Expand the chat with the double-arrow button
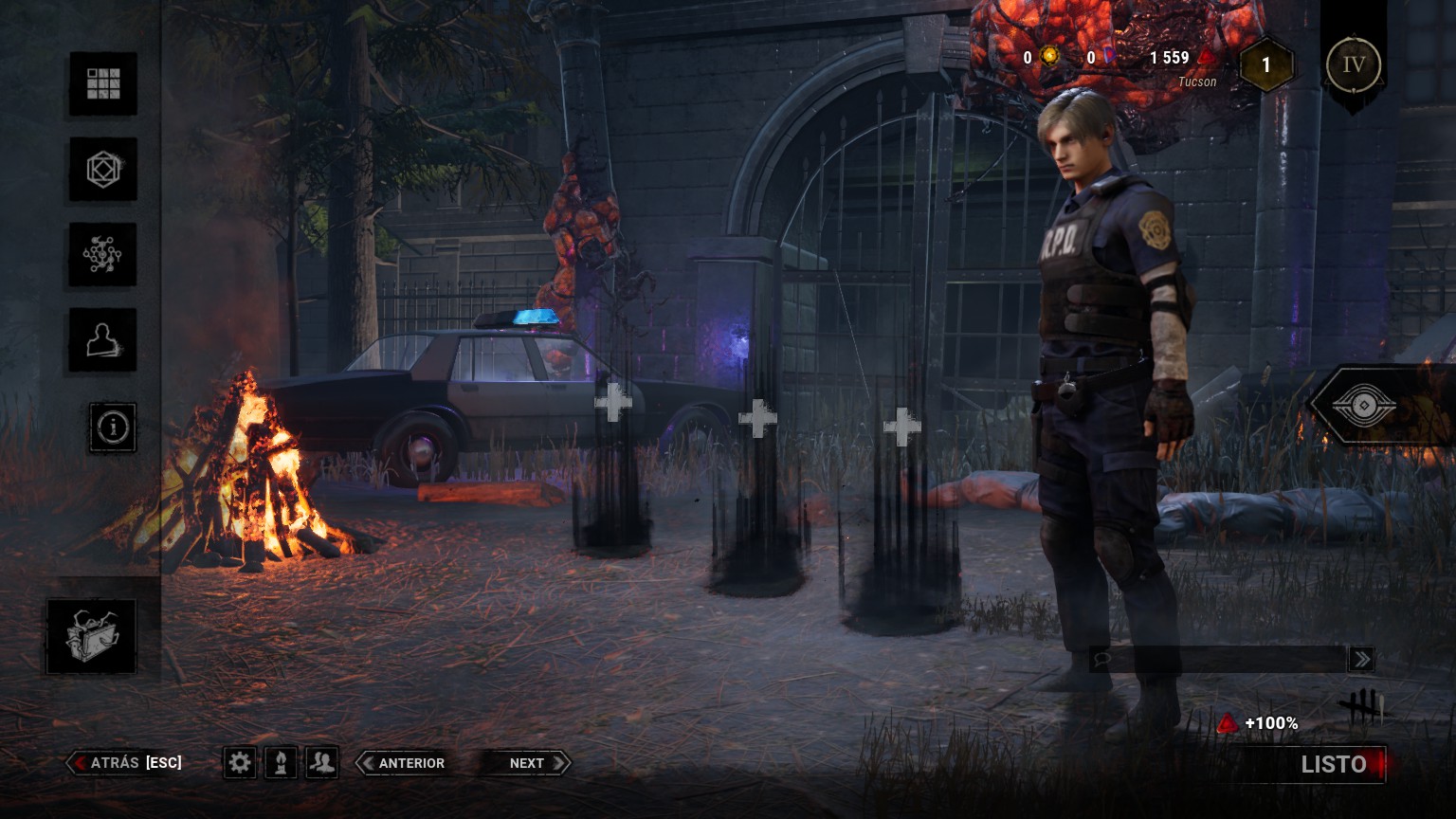This screenshot has width=1456, height=819. click(x=1362, y=659)
